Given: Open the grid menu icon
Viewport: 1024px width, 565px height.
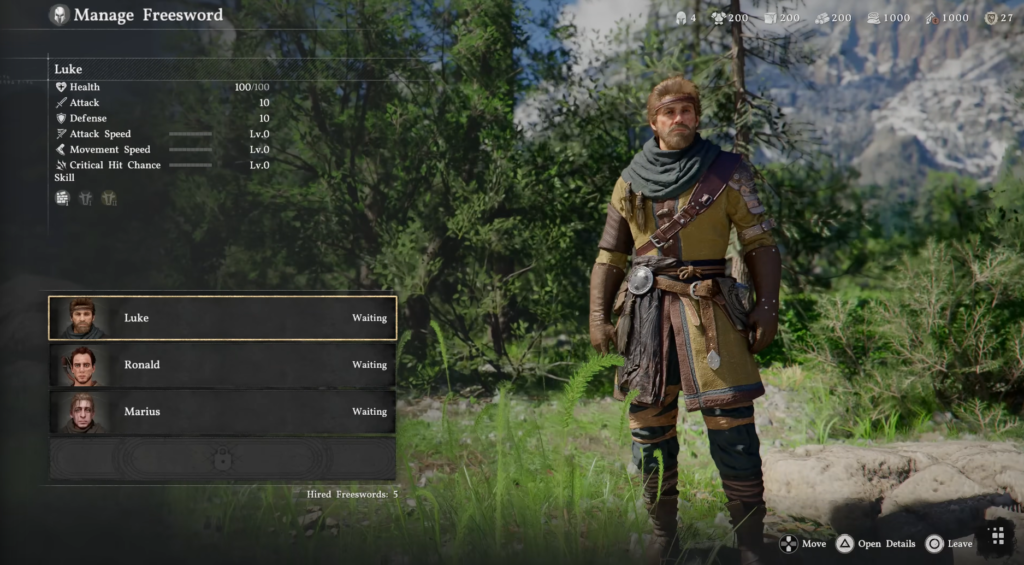Looking at the screenshot, I should (997, 537).
